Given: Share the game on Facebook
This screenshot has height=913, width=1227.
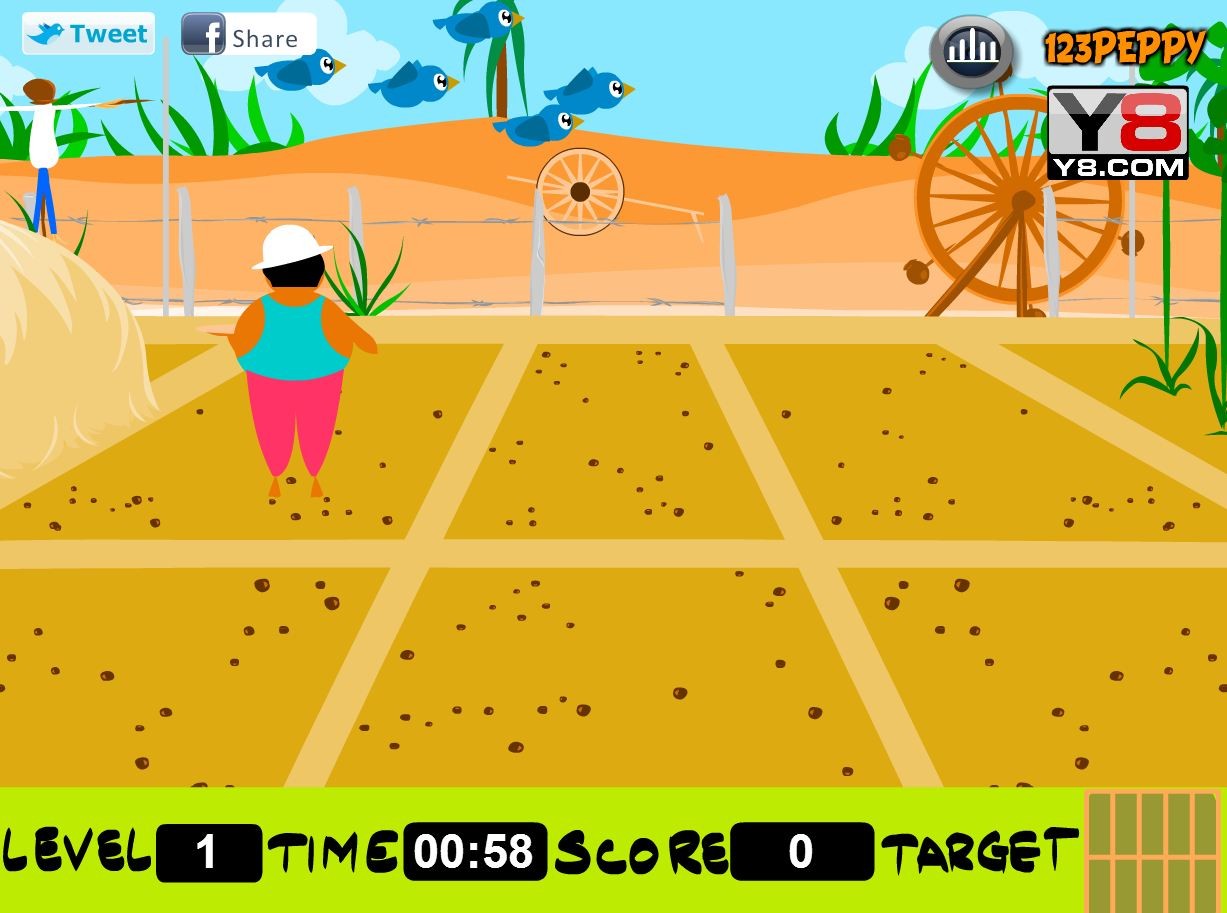Looking at the screenshot, I should (x=247, y=35).
